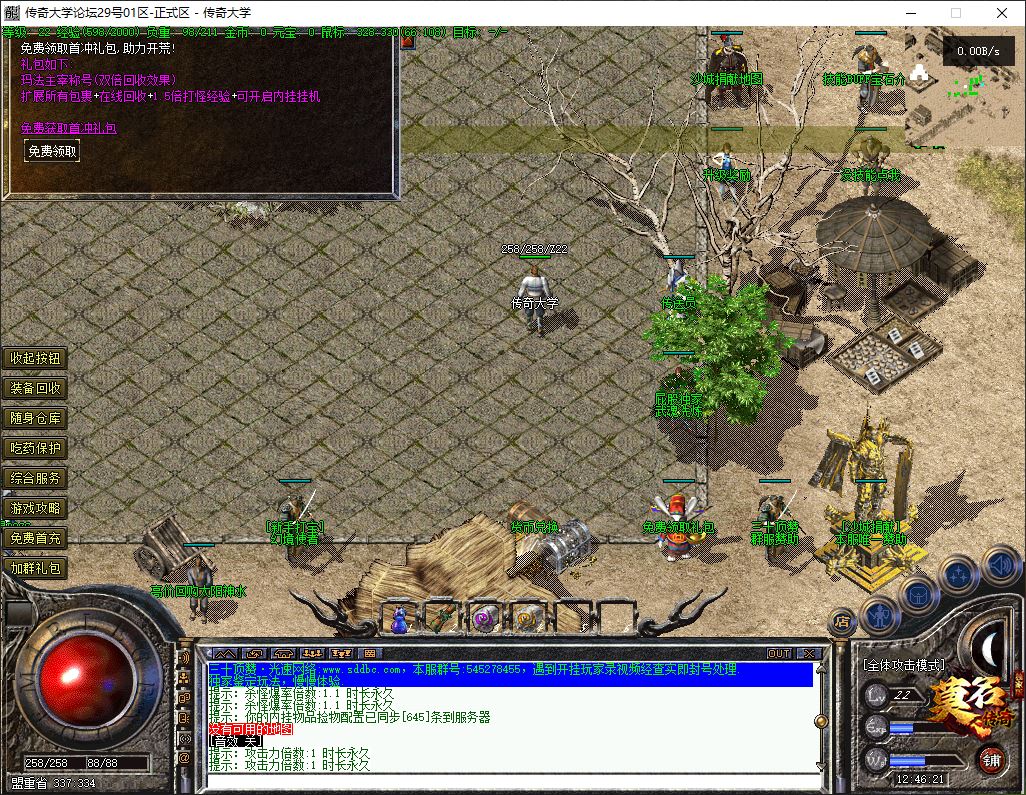Open the red 铺 store button
The height and width of the screenshot is (795, 1026).
tap(991, 759)
